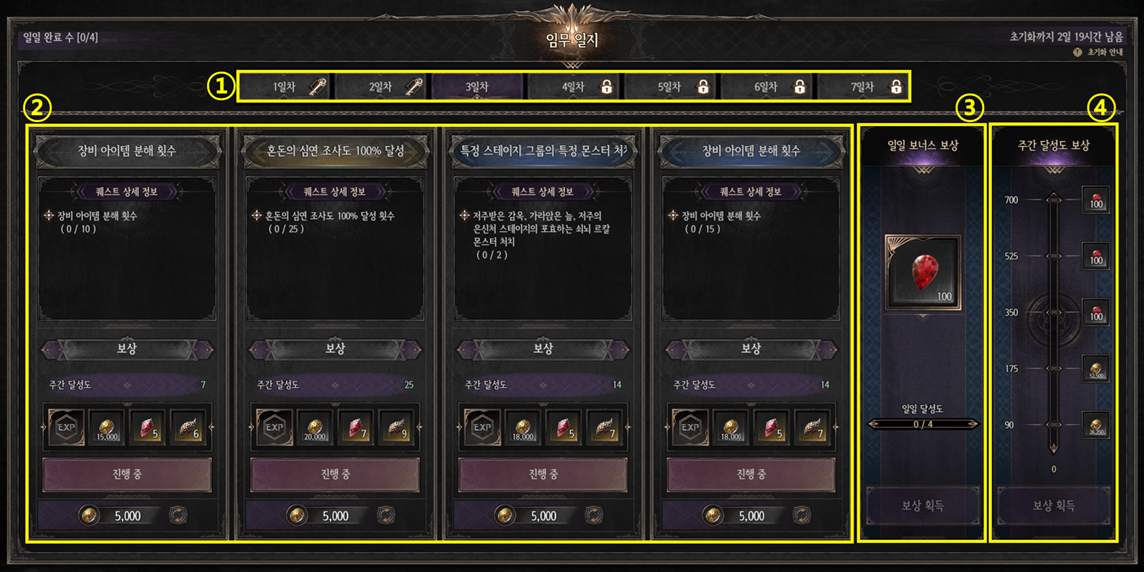View the weekly 90-point gold reward
1144x572 pixels.
pyautogui.click(x=1097, y=425)
